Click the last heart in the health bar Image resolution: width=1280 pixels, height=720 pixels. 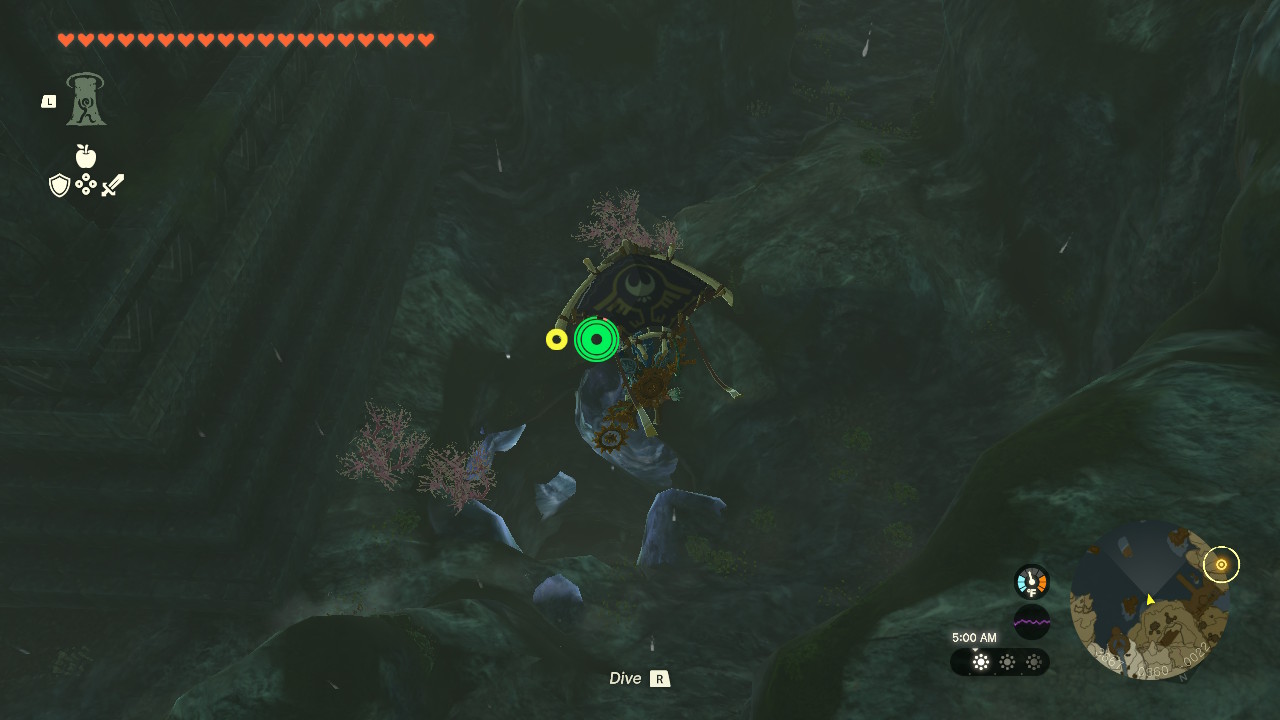click(x=427, y=40)
